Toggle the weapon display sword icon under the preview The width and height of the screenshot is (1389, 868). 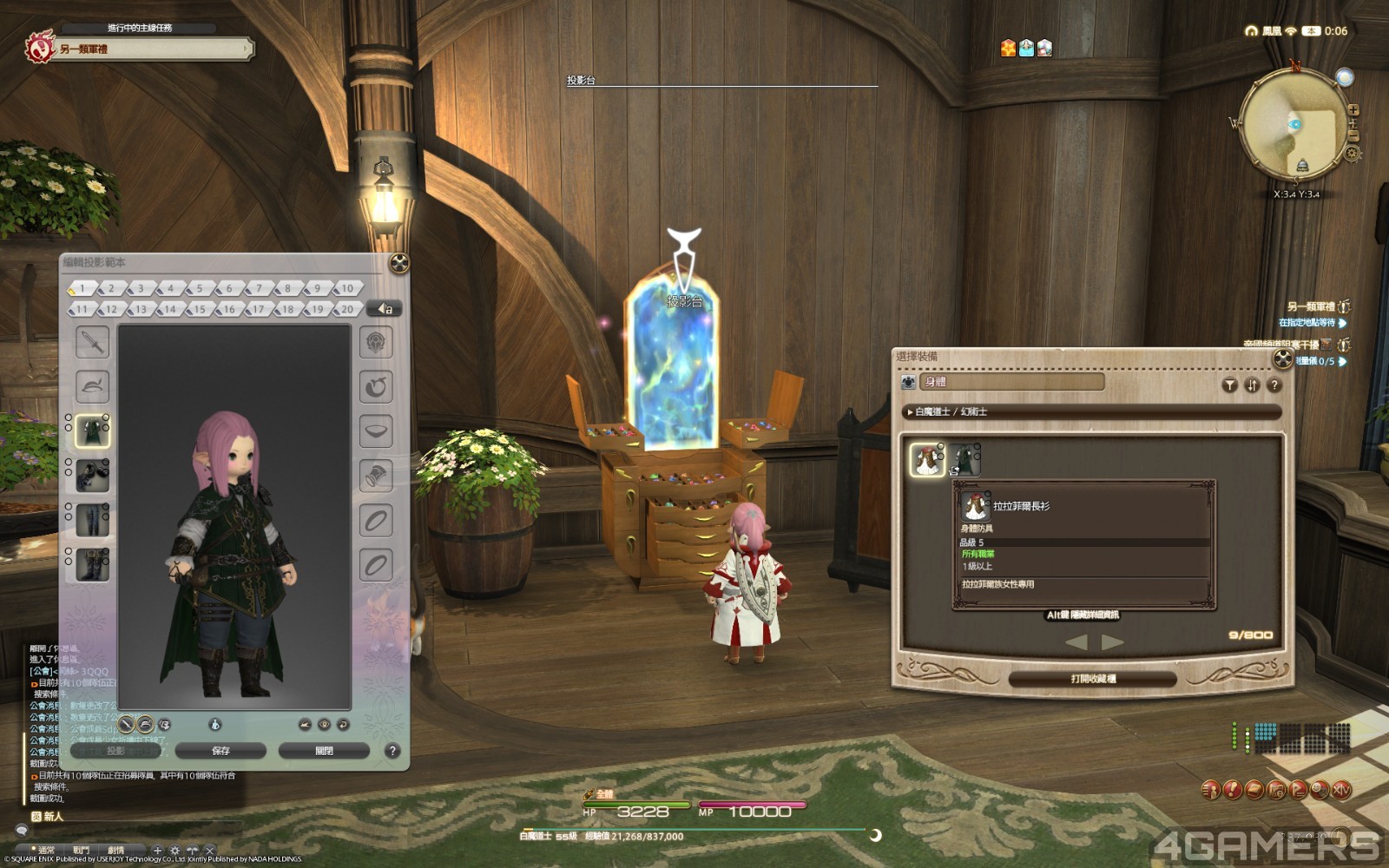(126, 724)
